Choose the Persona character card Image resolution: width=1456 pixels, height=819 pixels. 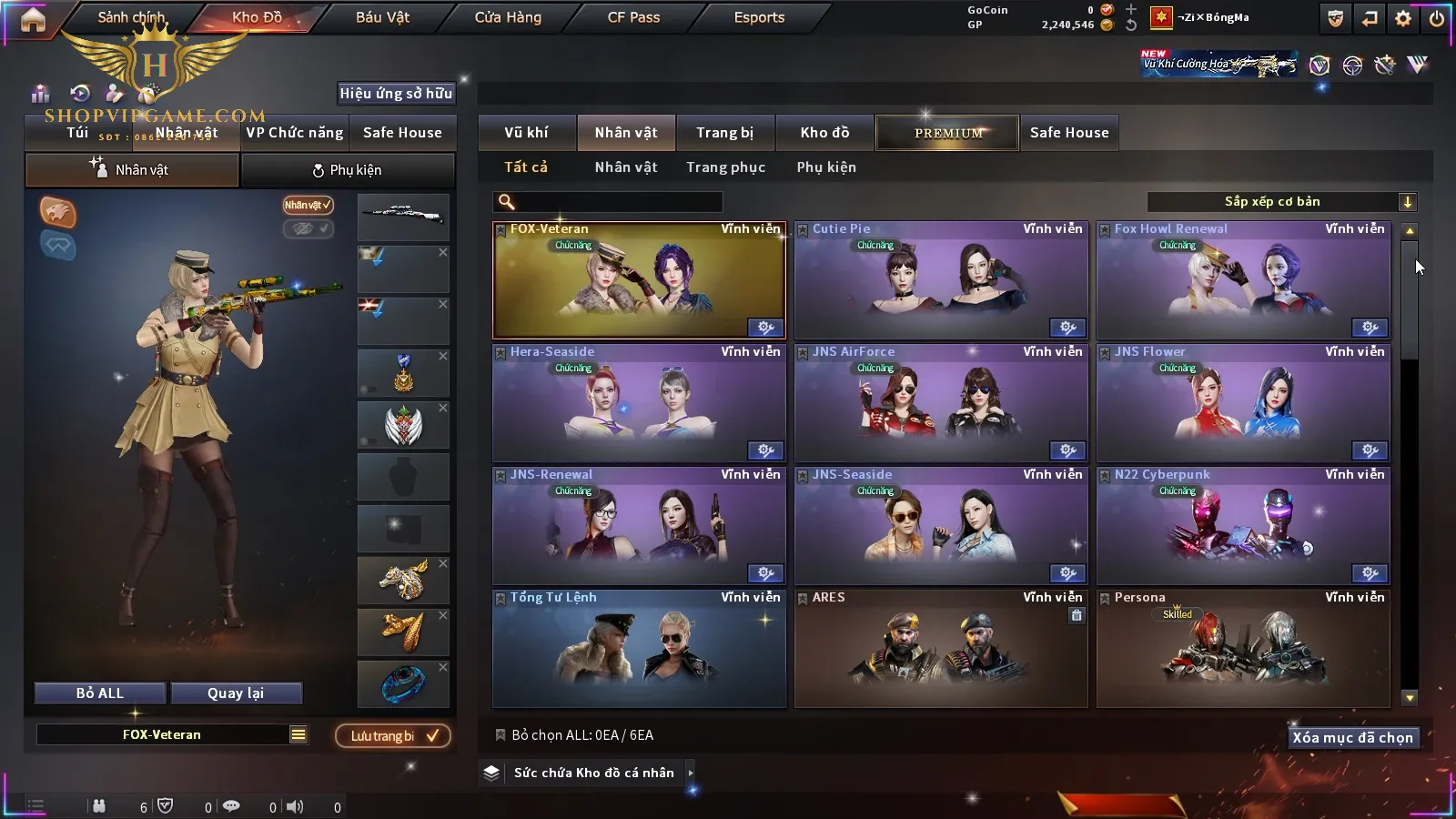[x=1243, y=649]
